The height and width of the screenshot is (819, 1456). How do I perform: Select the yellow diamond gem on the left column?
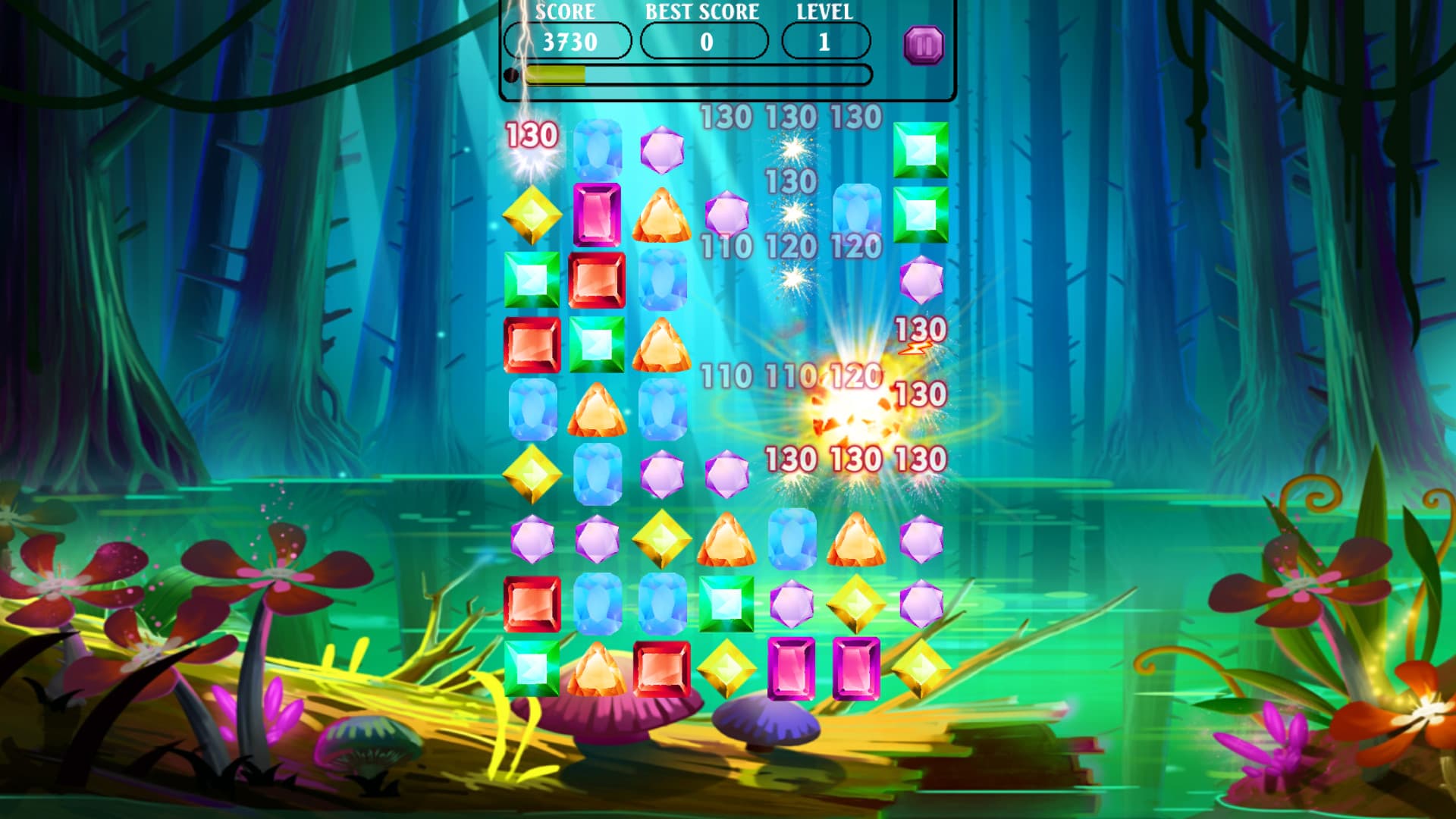[533, 213]
